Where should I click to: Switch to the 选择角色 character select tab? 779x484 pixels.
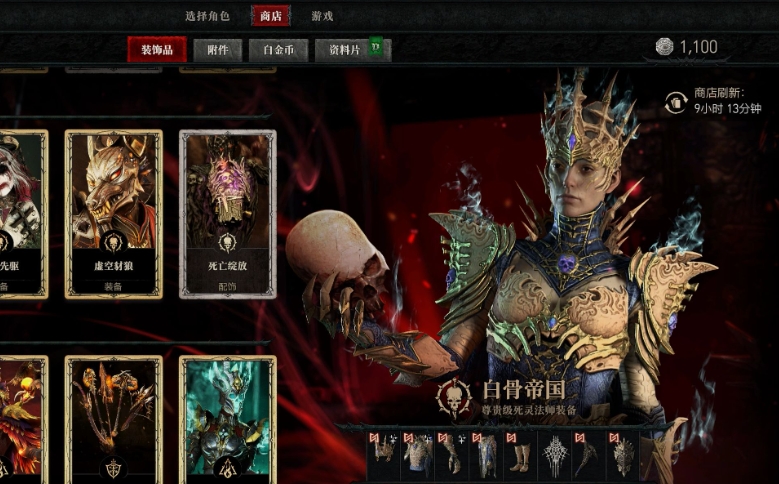point(207,16)
